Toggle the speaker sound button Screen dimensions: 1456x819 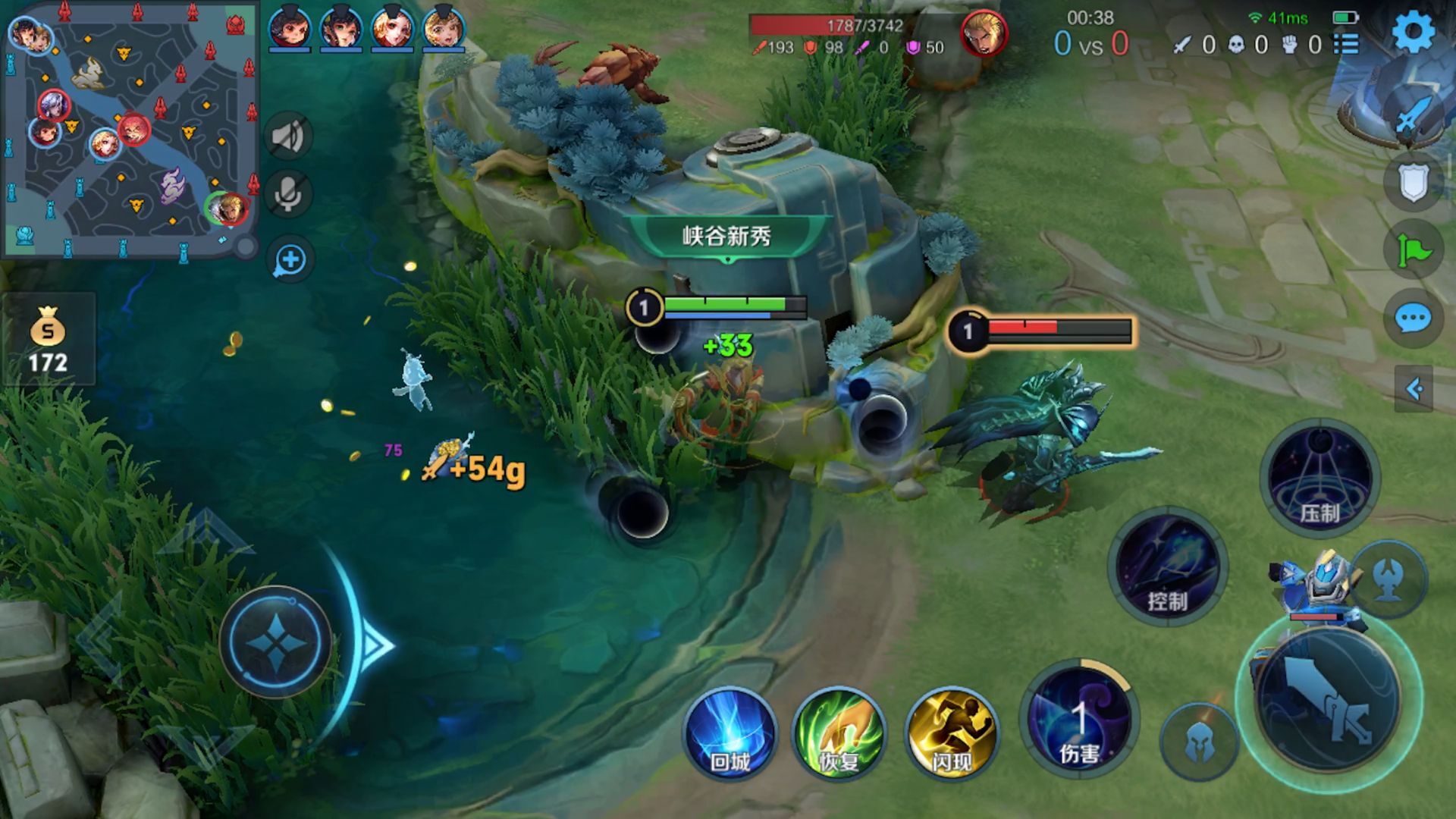click(288, 137)
